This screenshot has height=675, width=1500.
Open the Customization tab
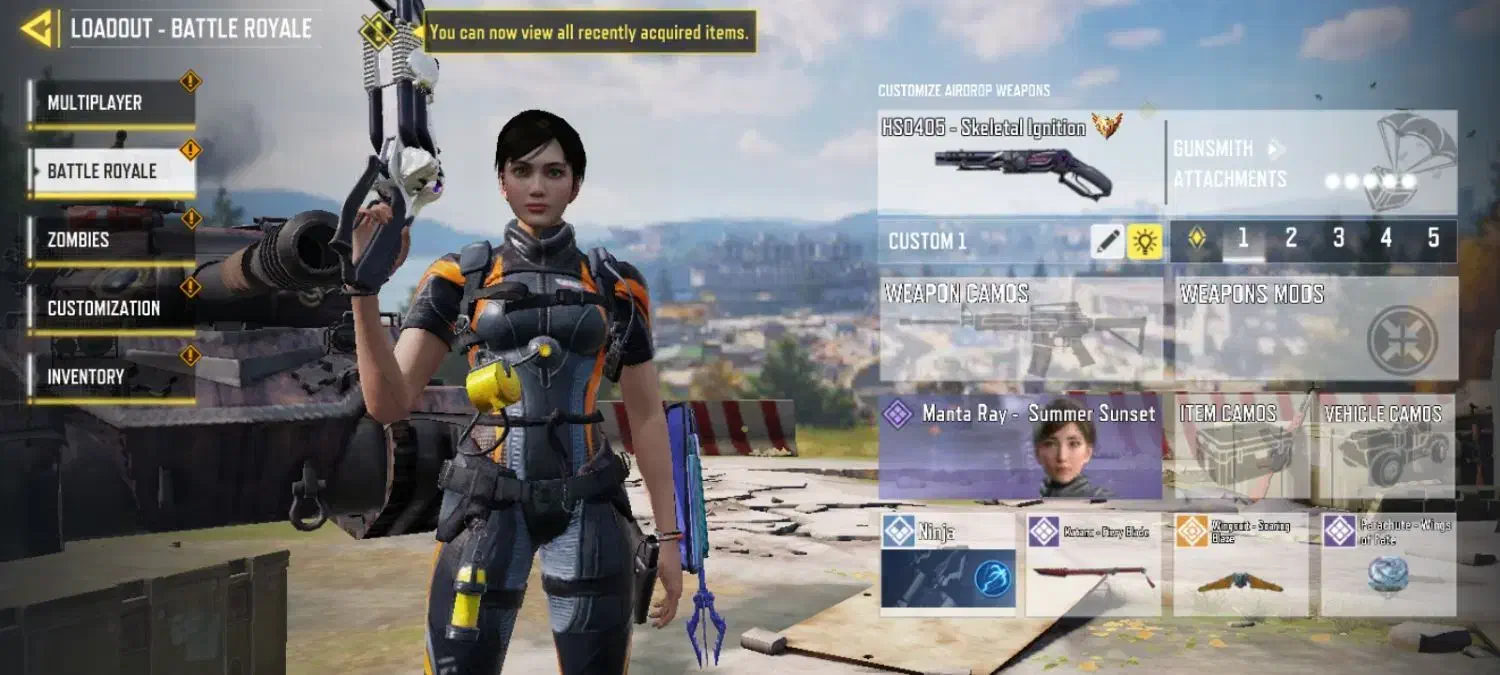tap(111, 308)
